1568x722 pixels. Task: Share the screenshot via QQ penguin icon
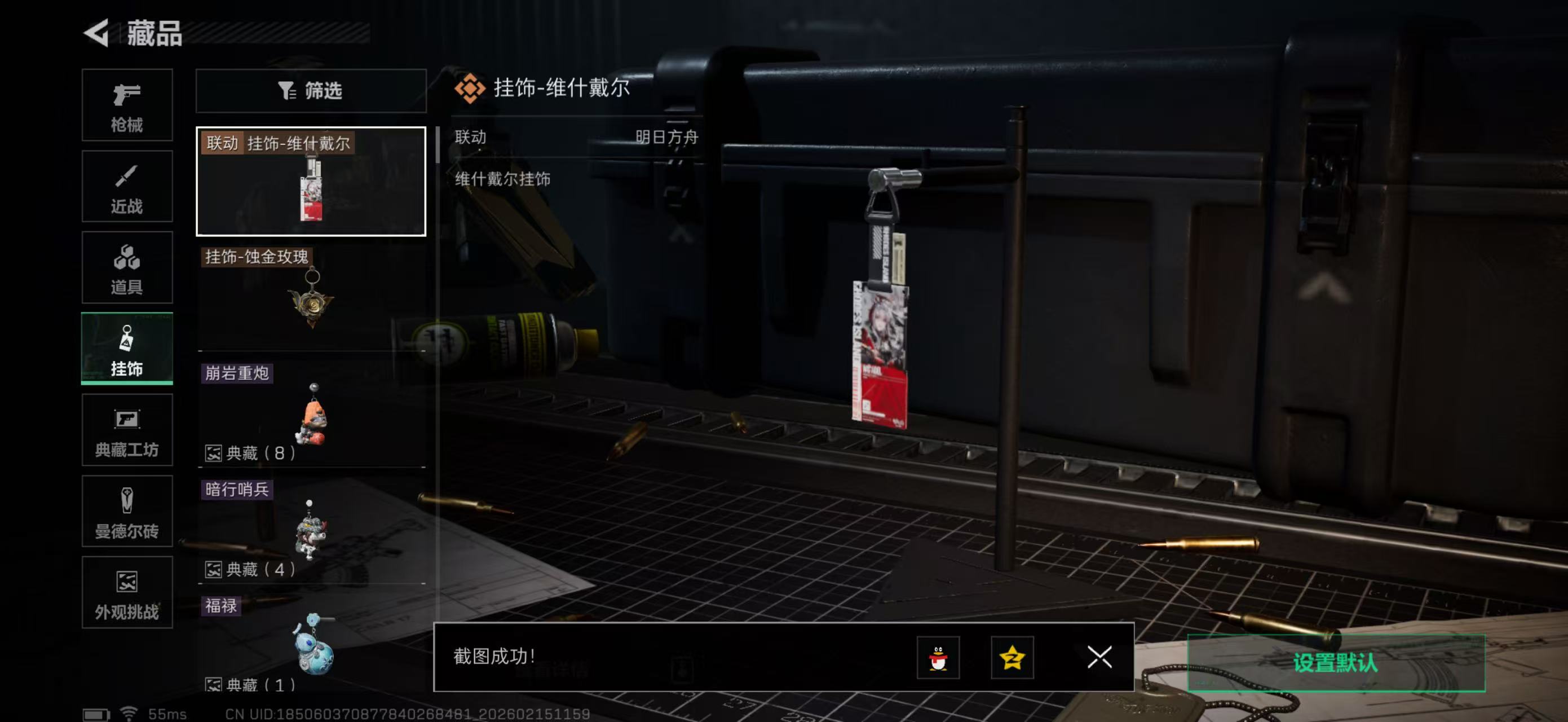click(939, 658)
